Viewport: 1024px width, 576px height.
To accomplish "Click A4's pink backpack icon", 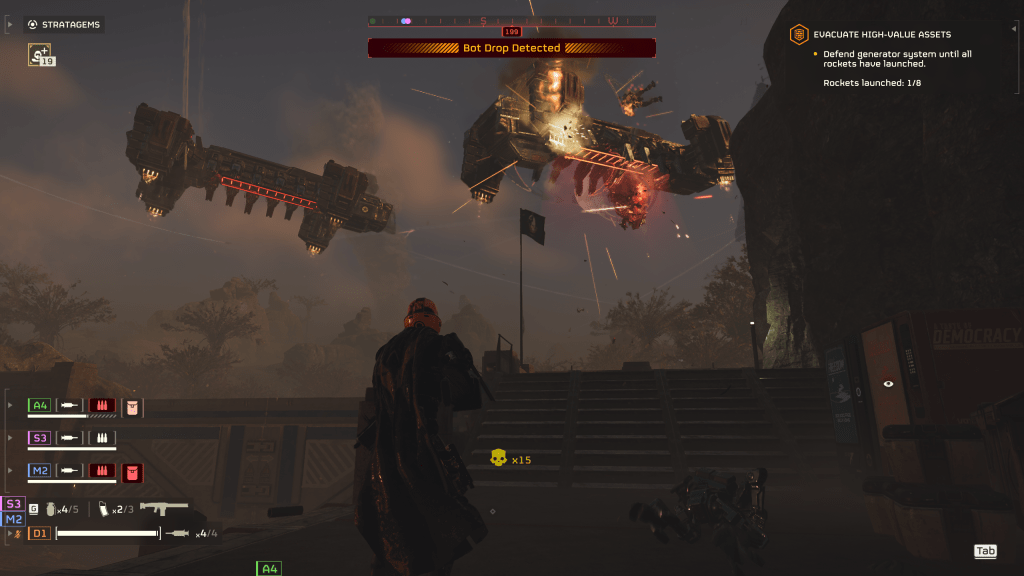I will point(132,405).
